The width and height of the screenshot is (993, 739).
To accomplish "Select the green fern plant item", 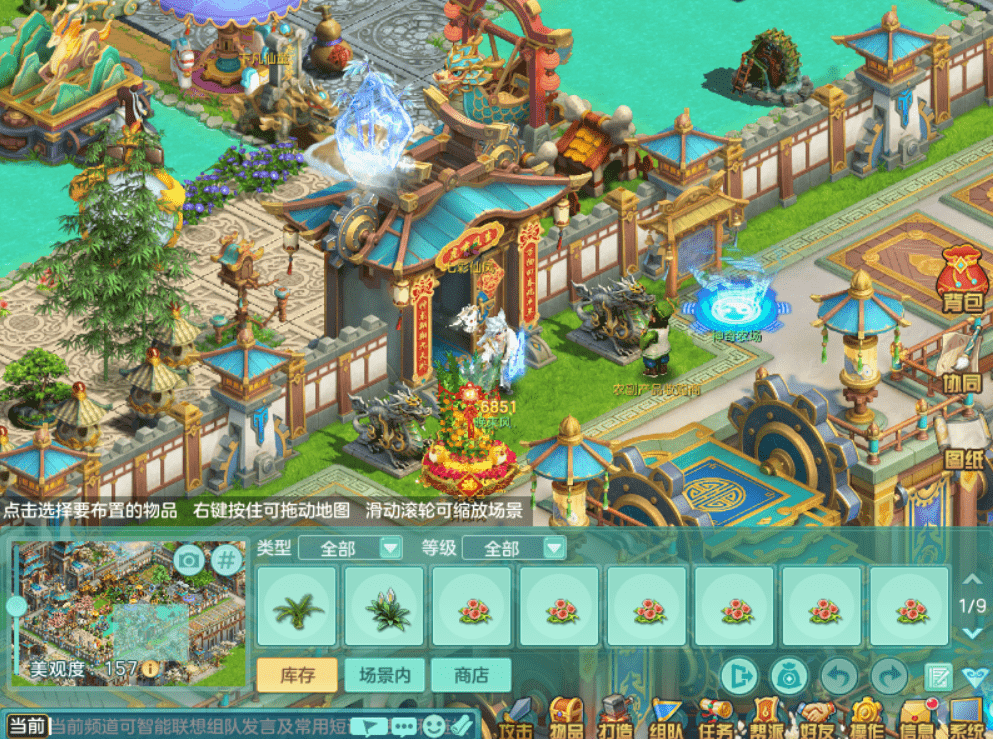I will click(299, 607).
